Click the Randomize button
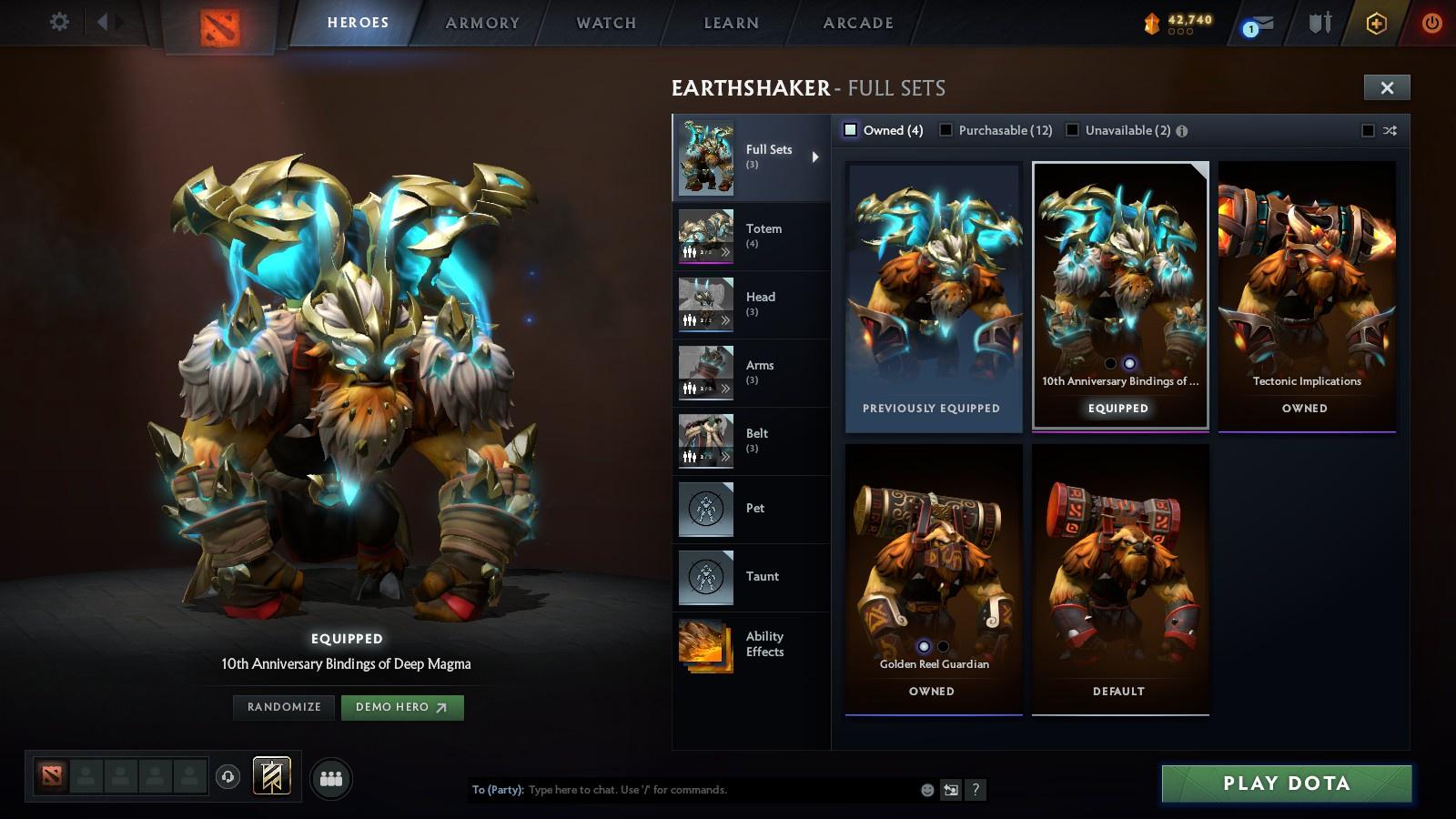1456x819 pixels. pos(283,707)
